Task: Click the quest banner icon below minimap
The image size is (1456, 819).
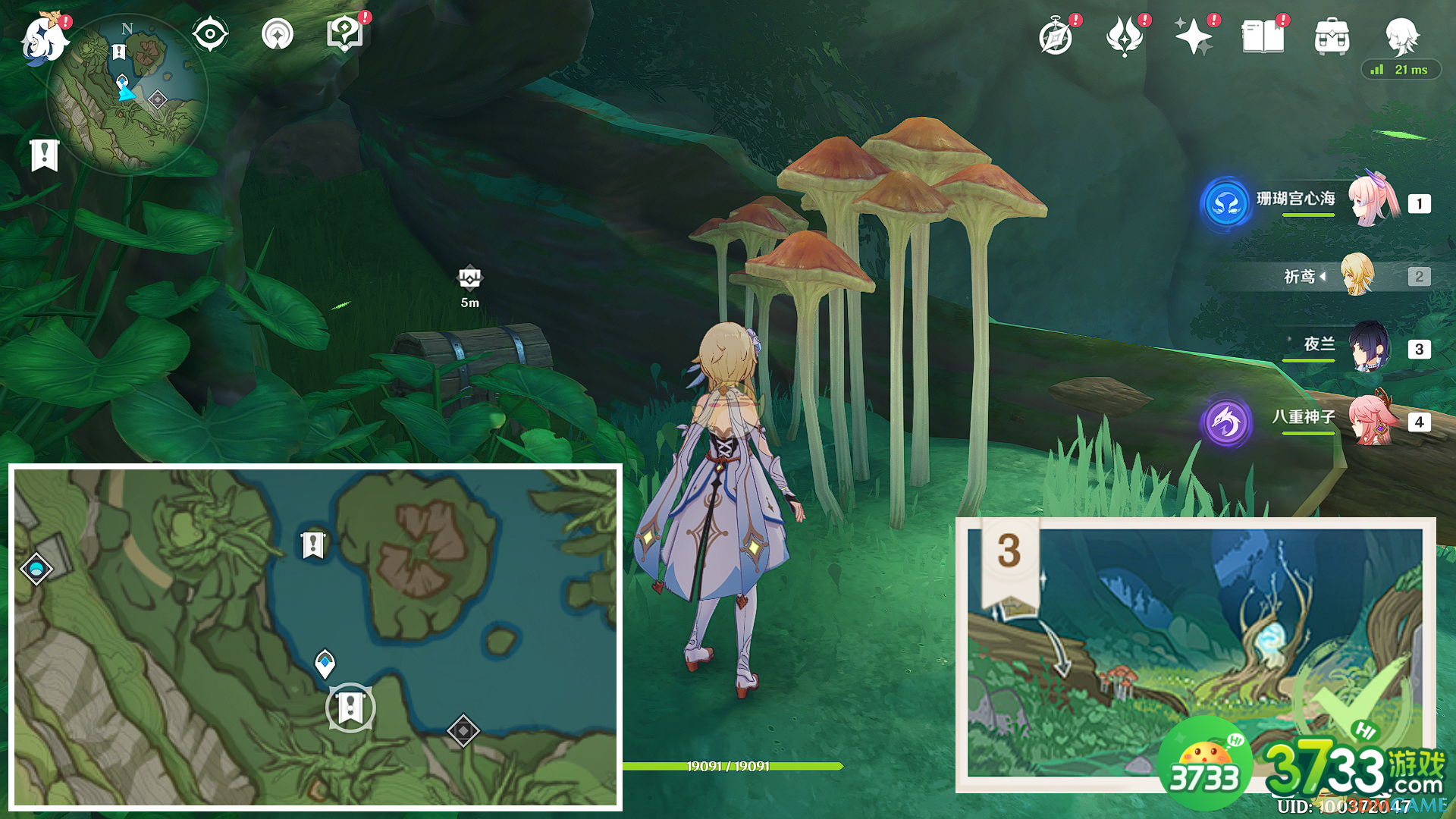Action: pyautogui.click(x=45, y=155)
